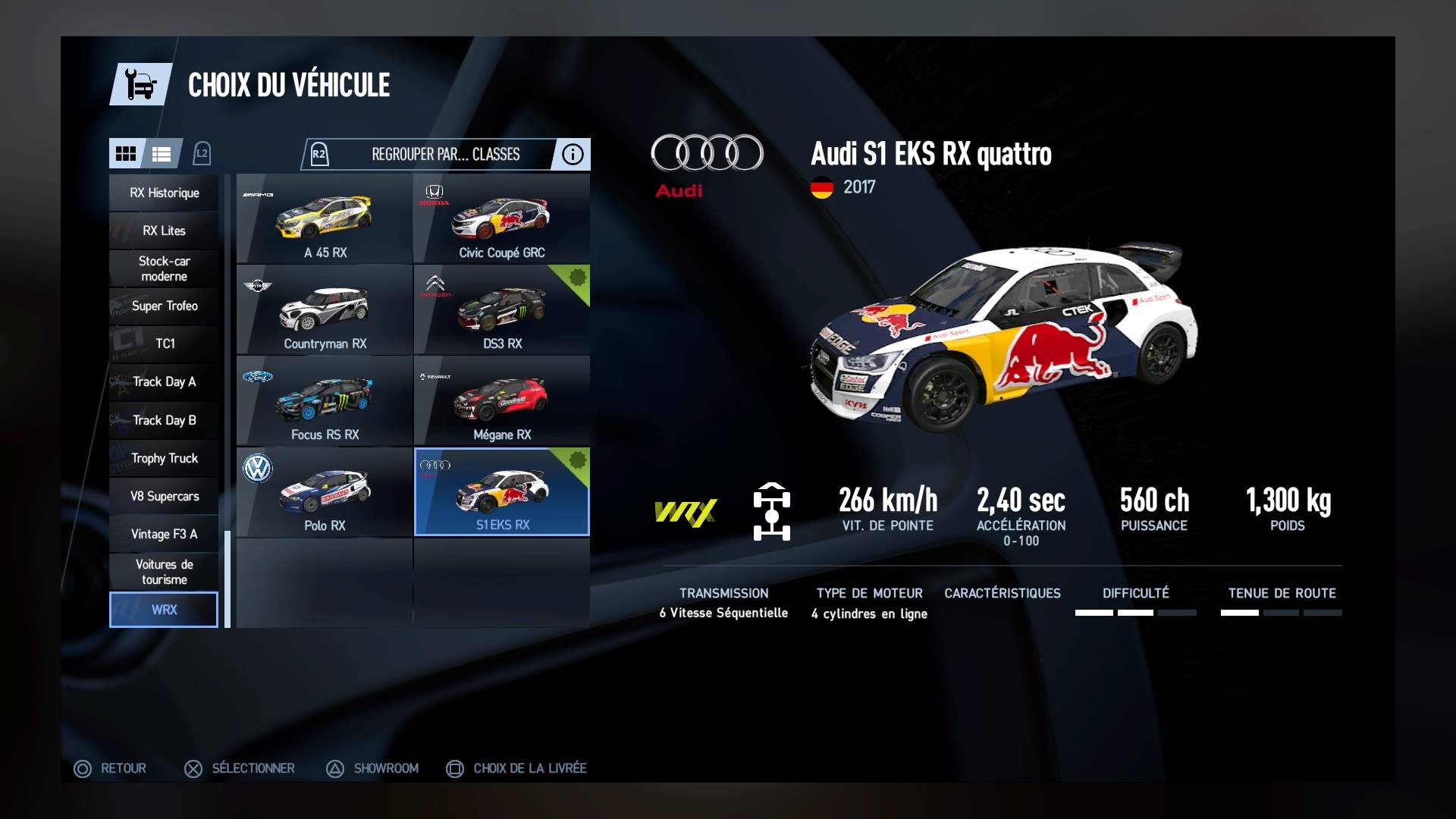Image resolution: width=1456 pixels, height=819 pixels.
Task: Switch to list view layout
Action: [x=162, y=154]
